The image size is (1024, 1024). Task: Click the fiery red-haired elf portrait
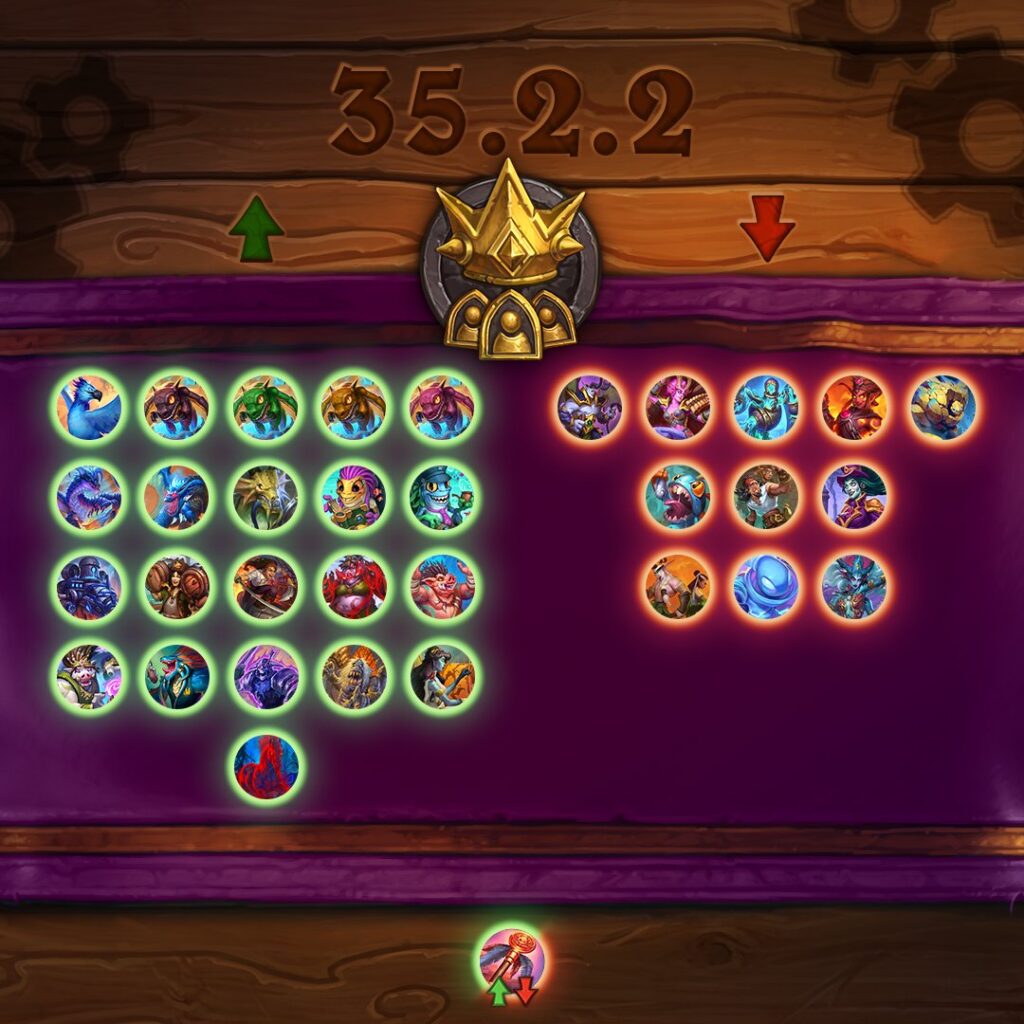pyautogui.click(x=854, y=408)
